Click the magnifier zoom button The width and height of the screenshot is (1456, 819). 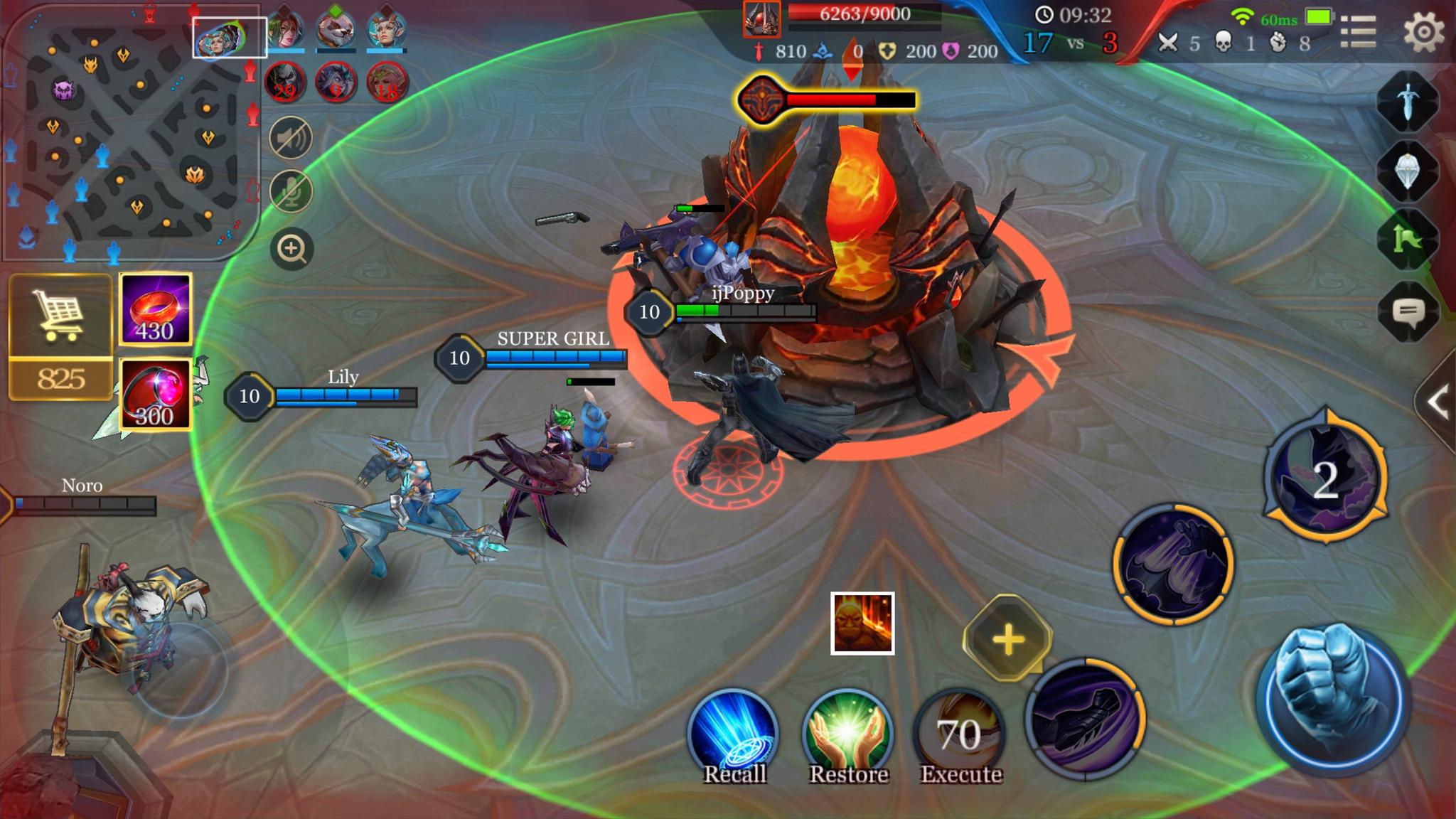pyautogui.click(x=291, y=249)
